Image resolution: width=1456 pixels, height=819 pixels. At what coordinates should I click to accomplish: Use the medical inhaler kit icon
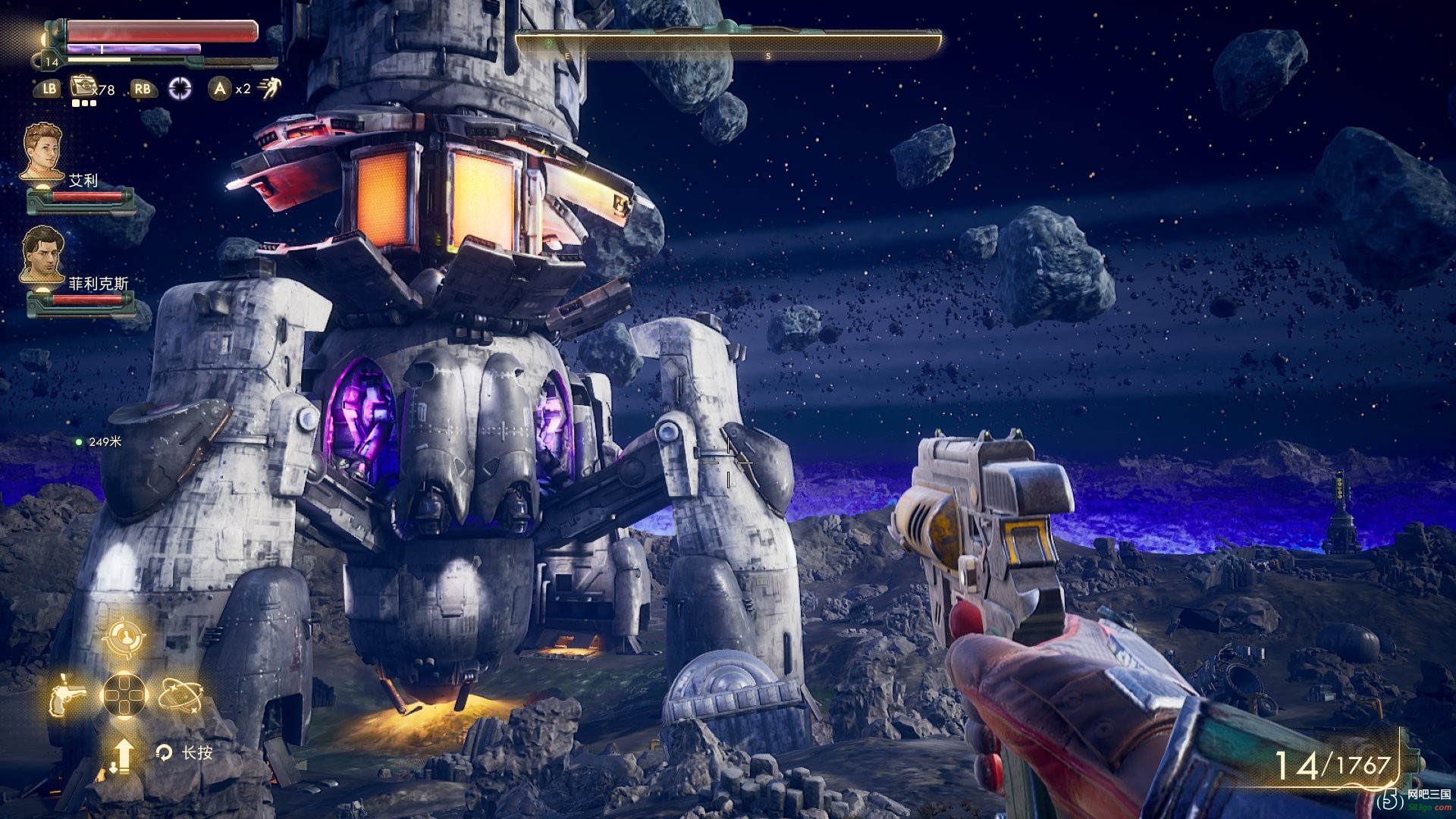82,87
